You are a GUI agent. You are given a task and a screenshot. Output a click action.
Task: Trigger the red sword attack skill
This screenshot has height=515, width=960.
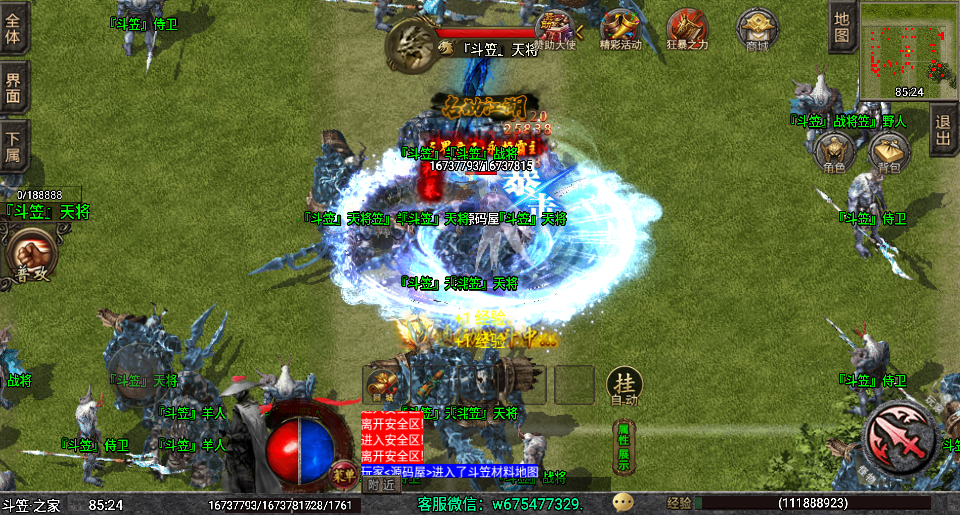point(899,436)
